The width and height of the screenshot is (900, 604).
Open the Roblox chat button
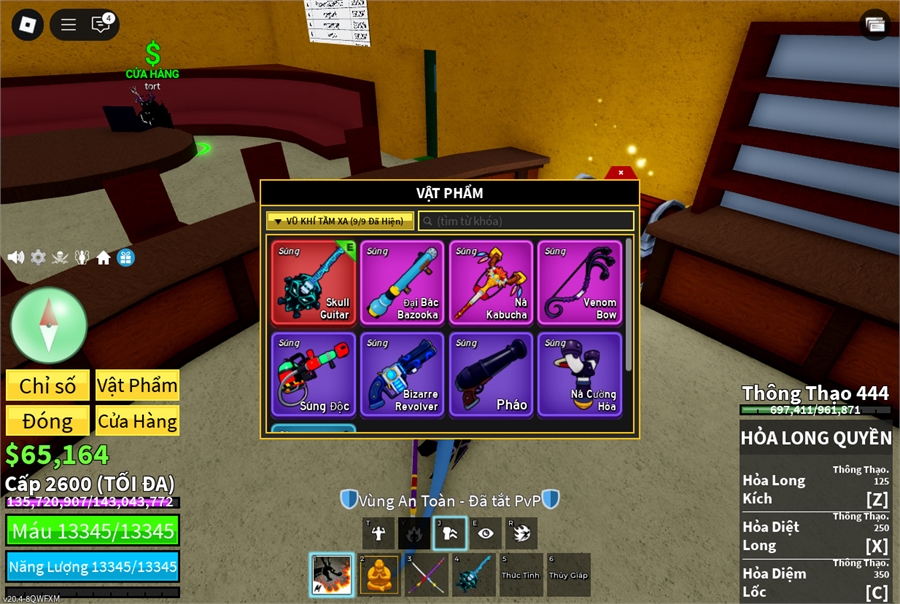[102, 25]
